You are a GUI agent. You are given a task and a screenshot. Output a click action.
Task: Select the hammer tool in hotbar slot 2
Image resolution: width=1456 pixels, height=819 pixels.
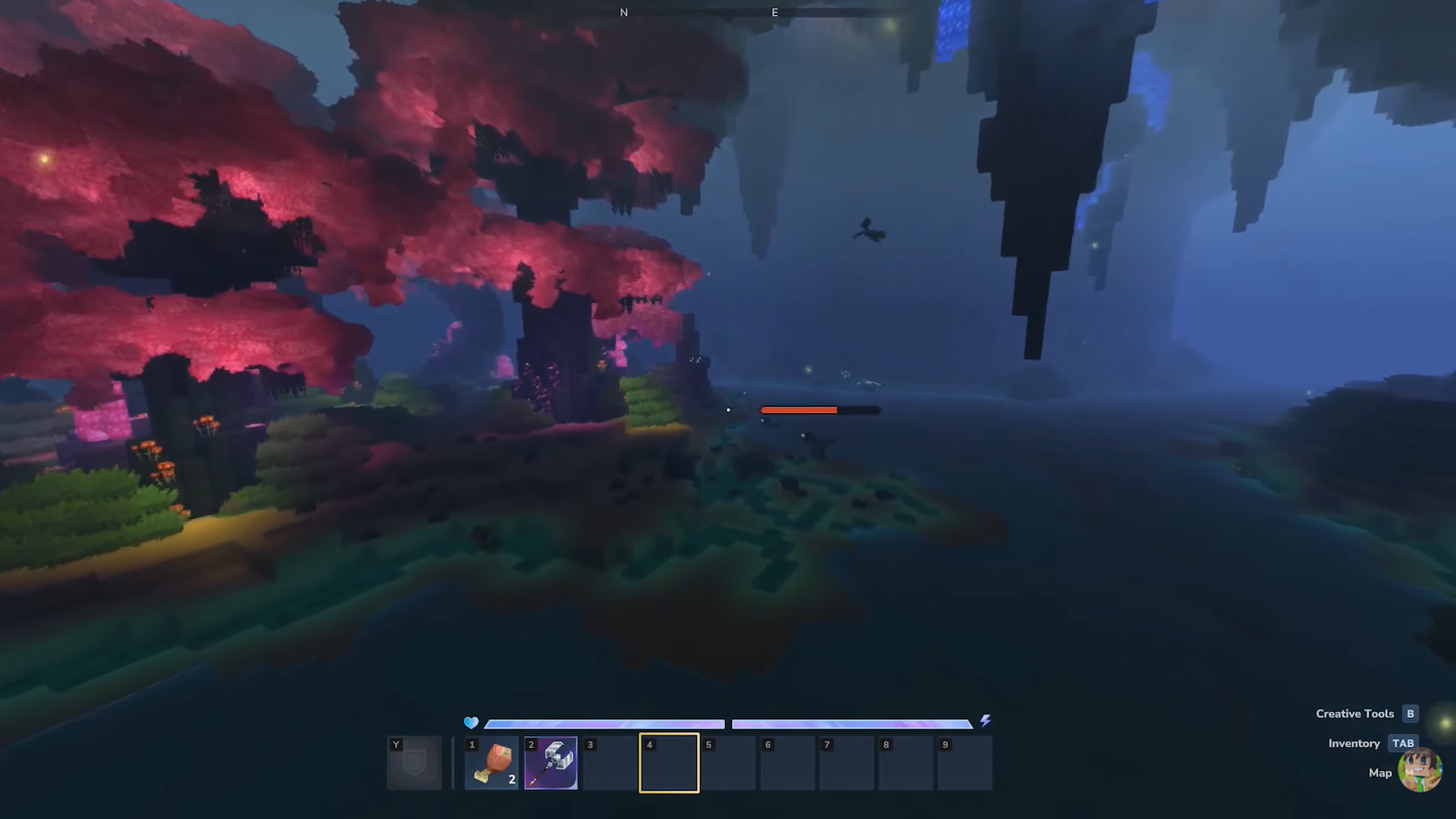pos(550,762)
